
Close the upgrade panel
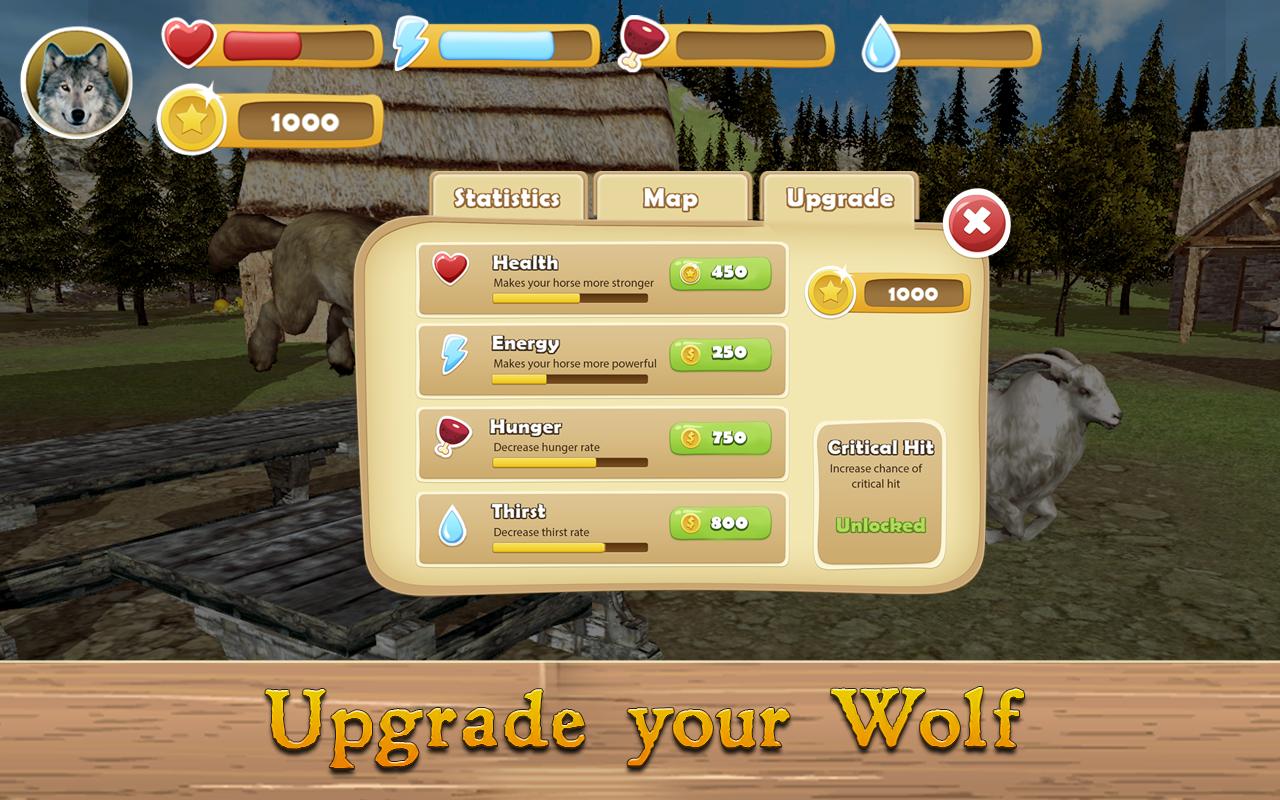(975, 224)
